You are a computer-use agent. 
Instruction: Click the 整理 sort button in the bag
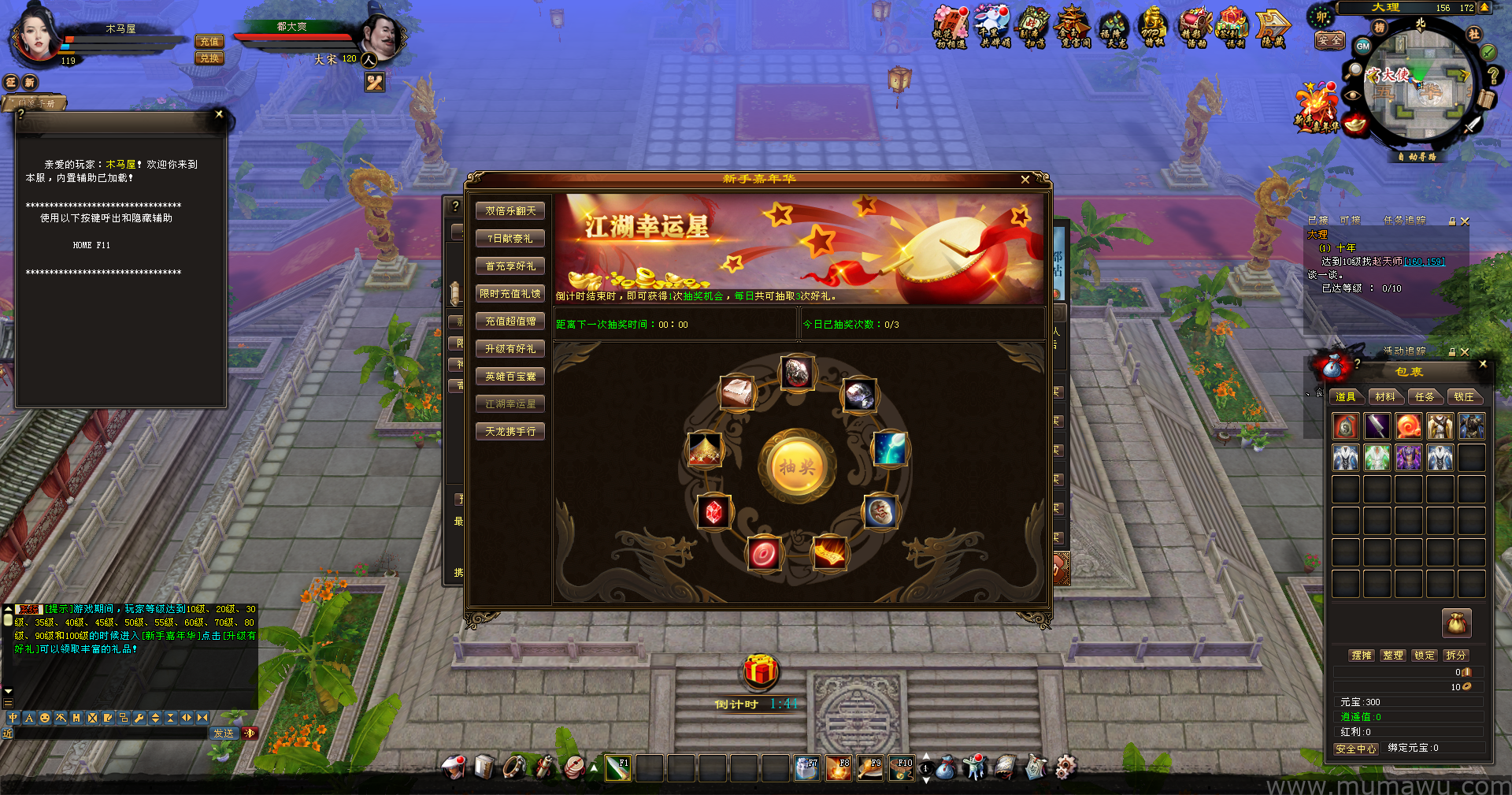[1392, 656]
